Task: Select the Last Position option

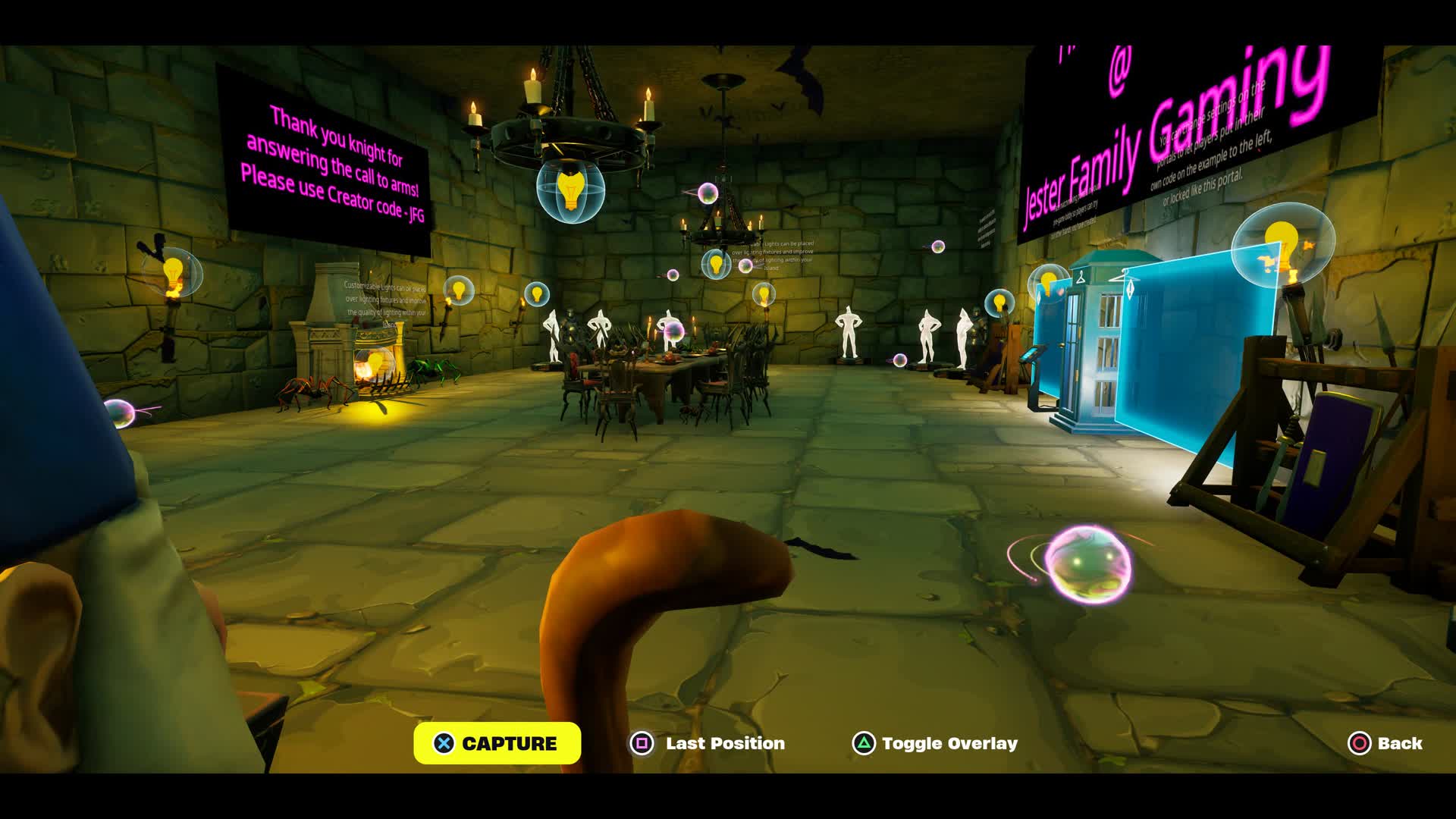Action: click(x=708, y=743)
